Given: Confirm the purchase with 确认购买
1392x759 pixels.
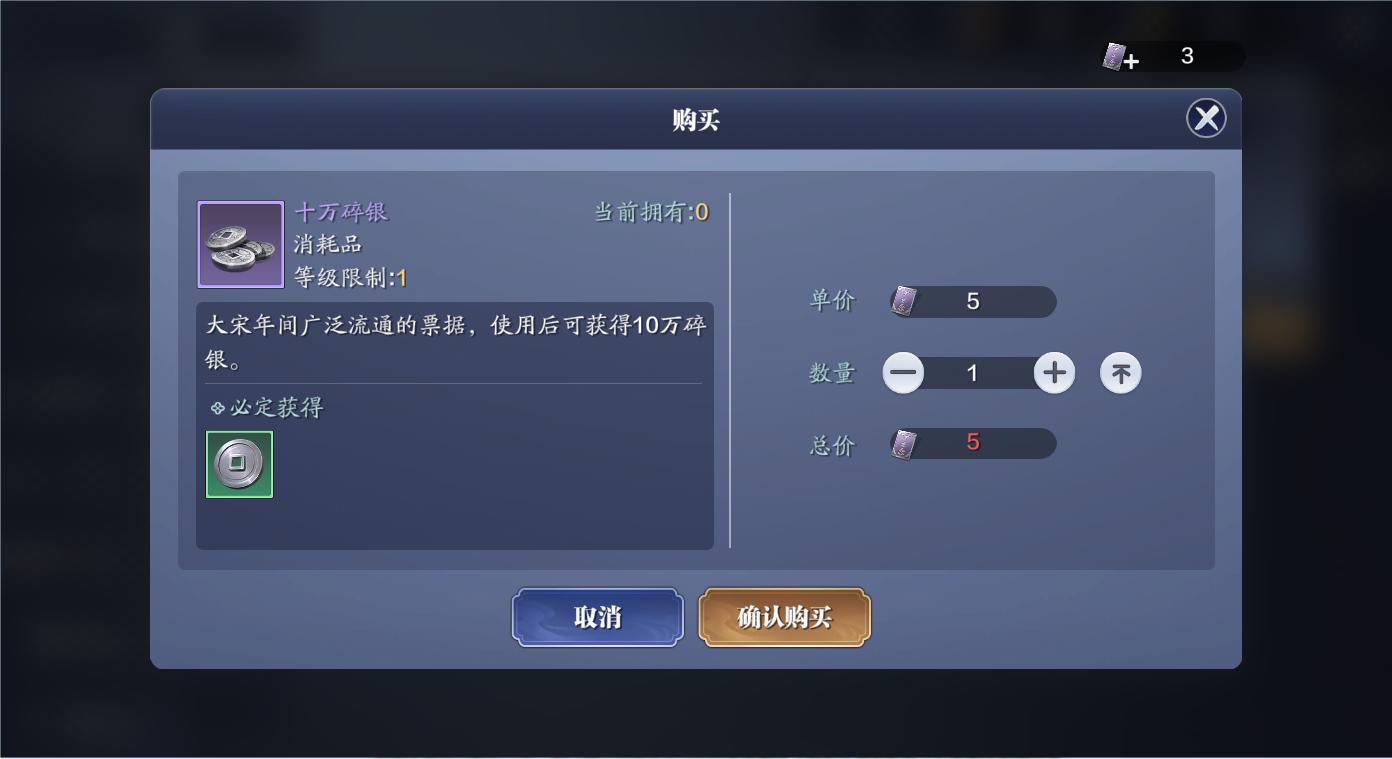Looking at the screenshot, I should (x=784, y=617).
